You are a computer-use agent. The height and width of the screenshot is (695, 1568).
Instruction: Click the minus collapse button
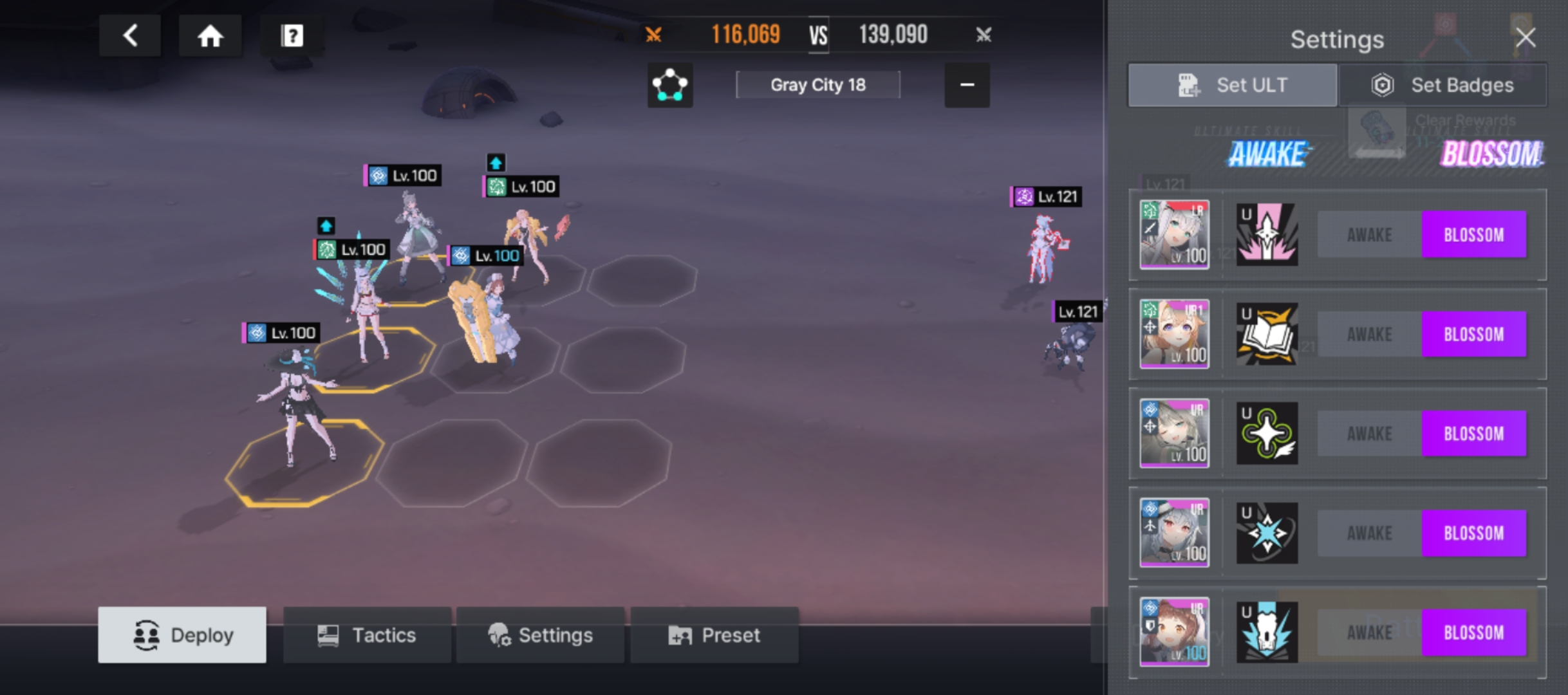click(966, 85)
